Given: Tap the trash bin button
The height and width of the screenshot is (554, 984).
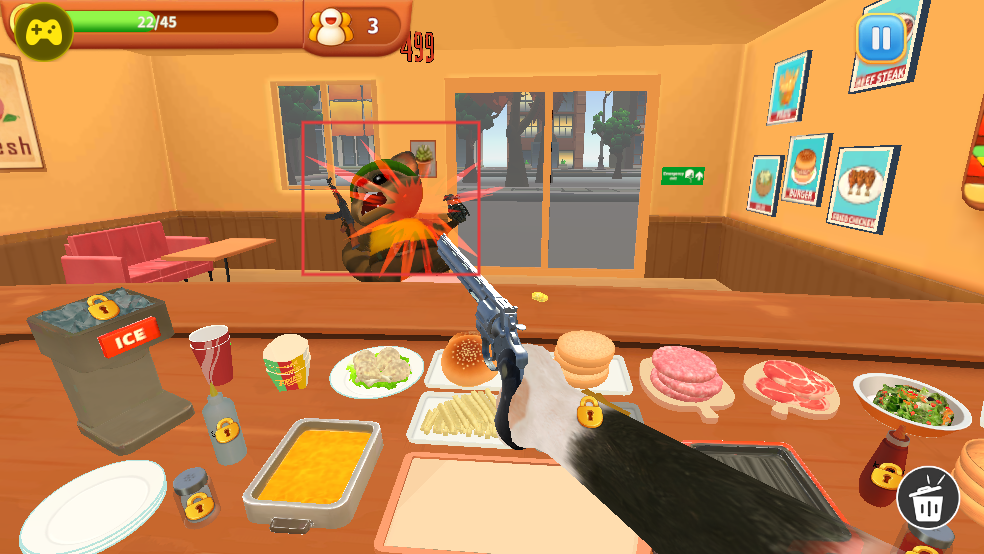Looking at the screenshot, I should click(x=928, y=497).
